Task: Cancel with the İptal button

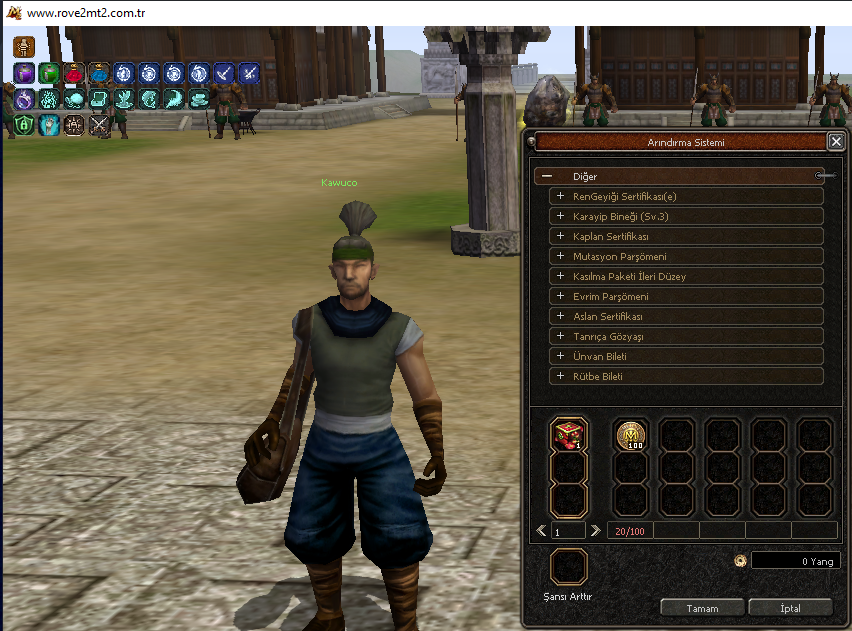Action: coord(790,608)
